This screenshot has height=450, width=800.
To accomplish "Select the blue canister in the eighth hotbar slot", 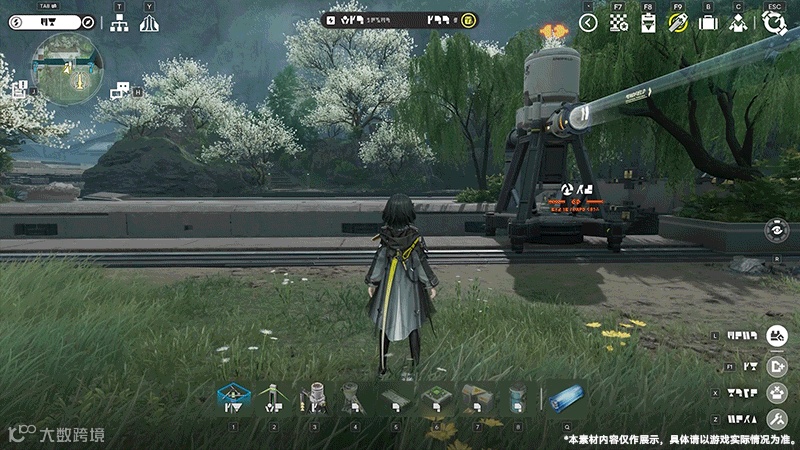I will [516, 399].
